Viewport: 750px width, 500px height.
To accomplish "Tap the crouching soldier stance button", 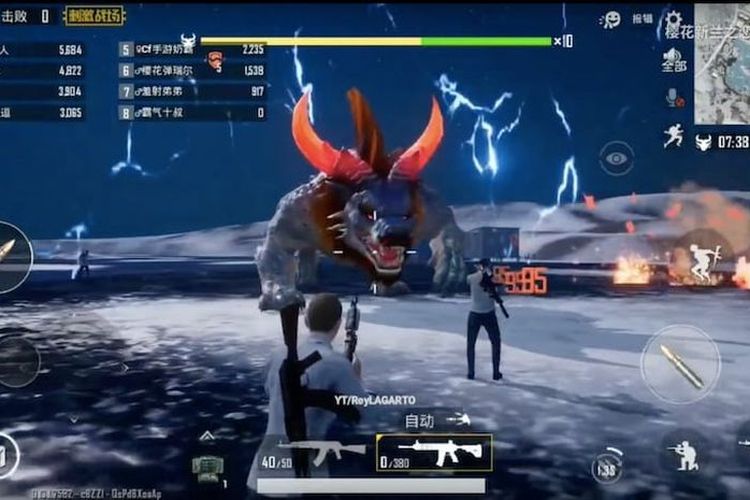I will coord(683,455).
